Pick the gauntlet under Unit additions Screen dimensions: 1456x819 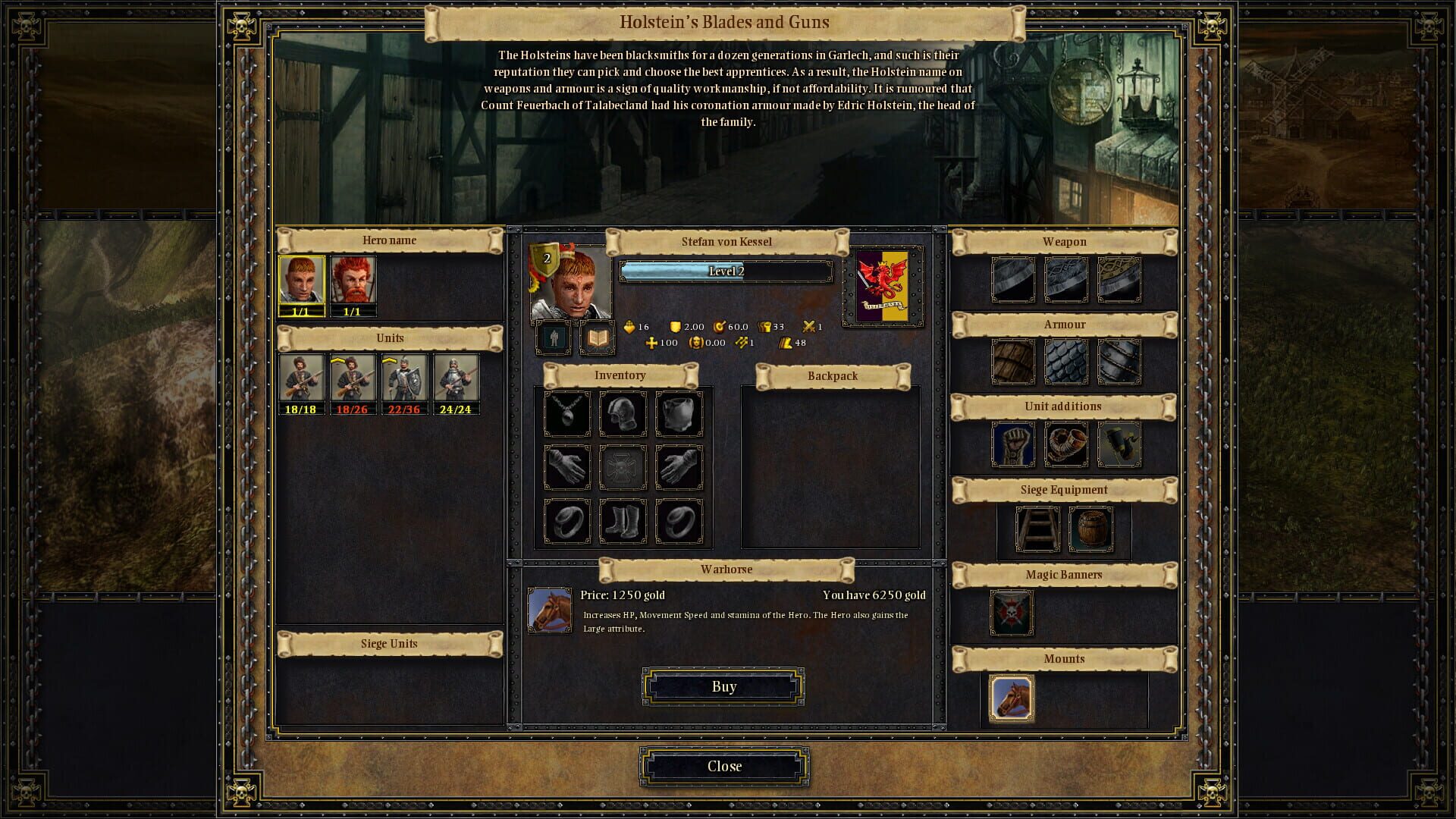(1013, 444)
